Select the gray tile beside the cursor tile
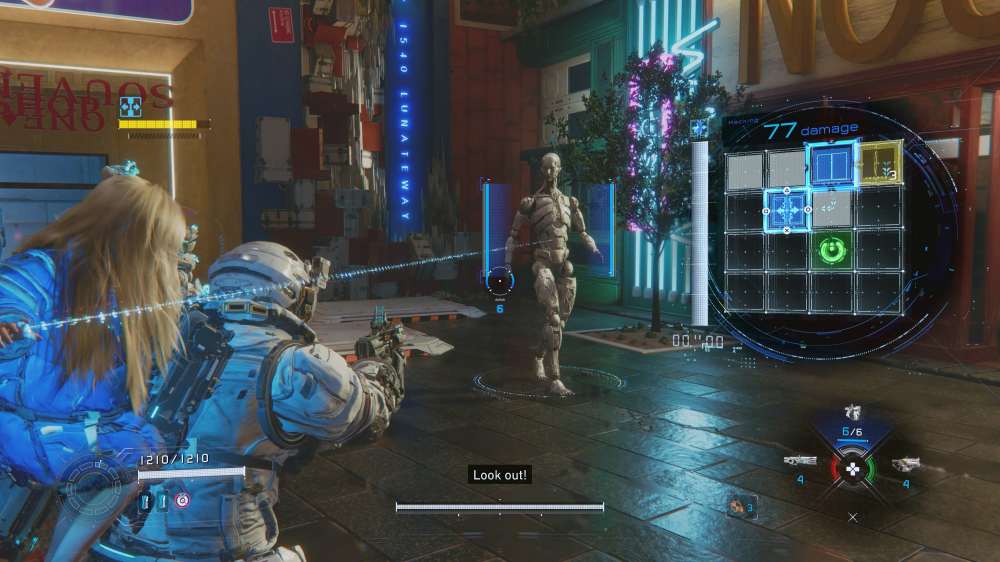 832,208
